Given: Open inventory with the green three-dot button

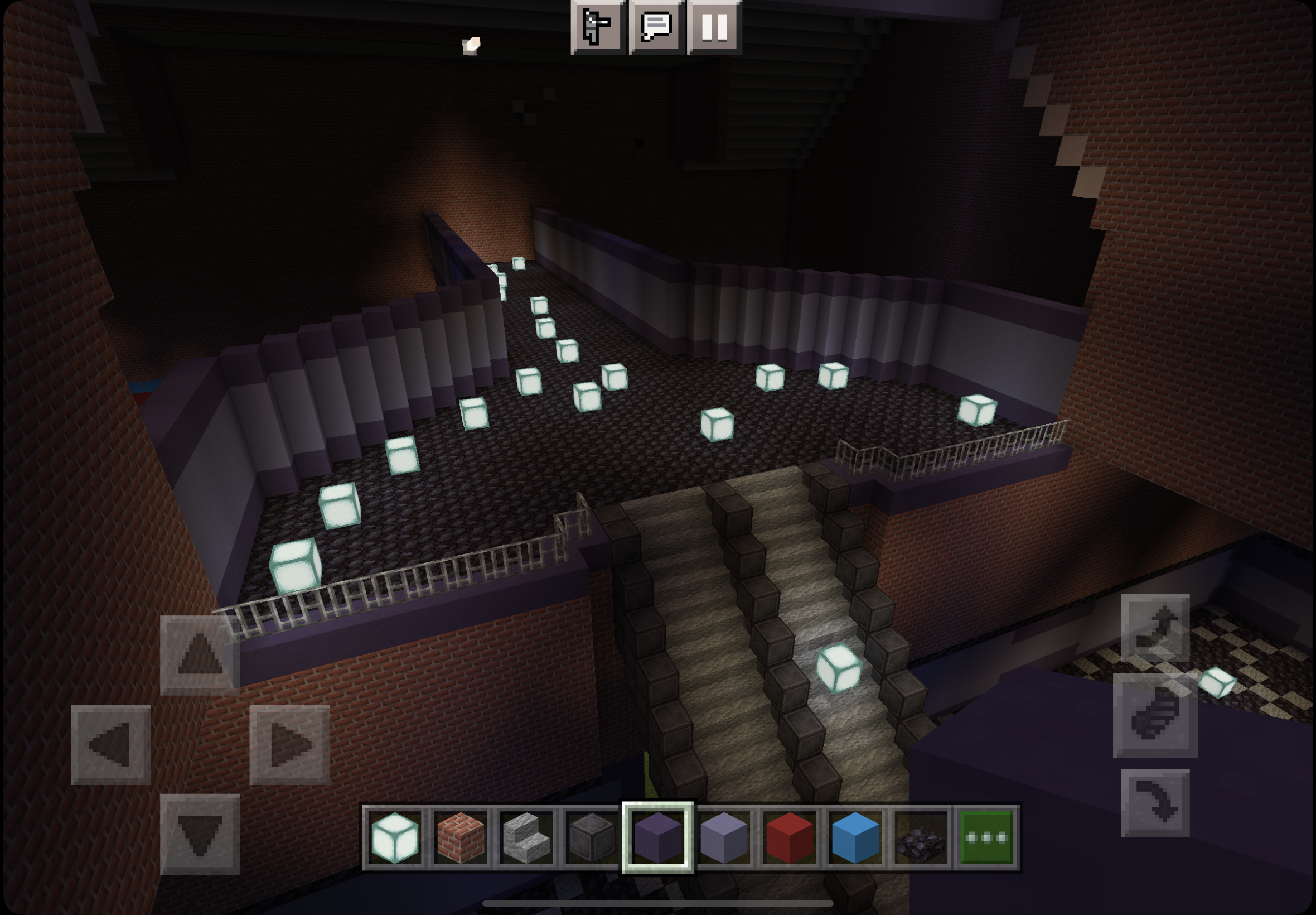Looking at the screenshot, I should (x=986, y=837).
